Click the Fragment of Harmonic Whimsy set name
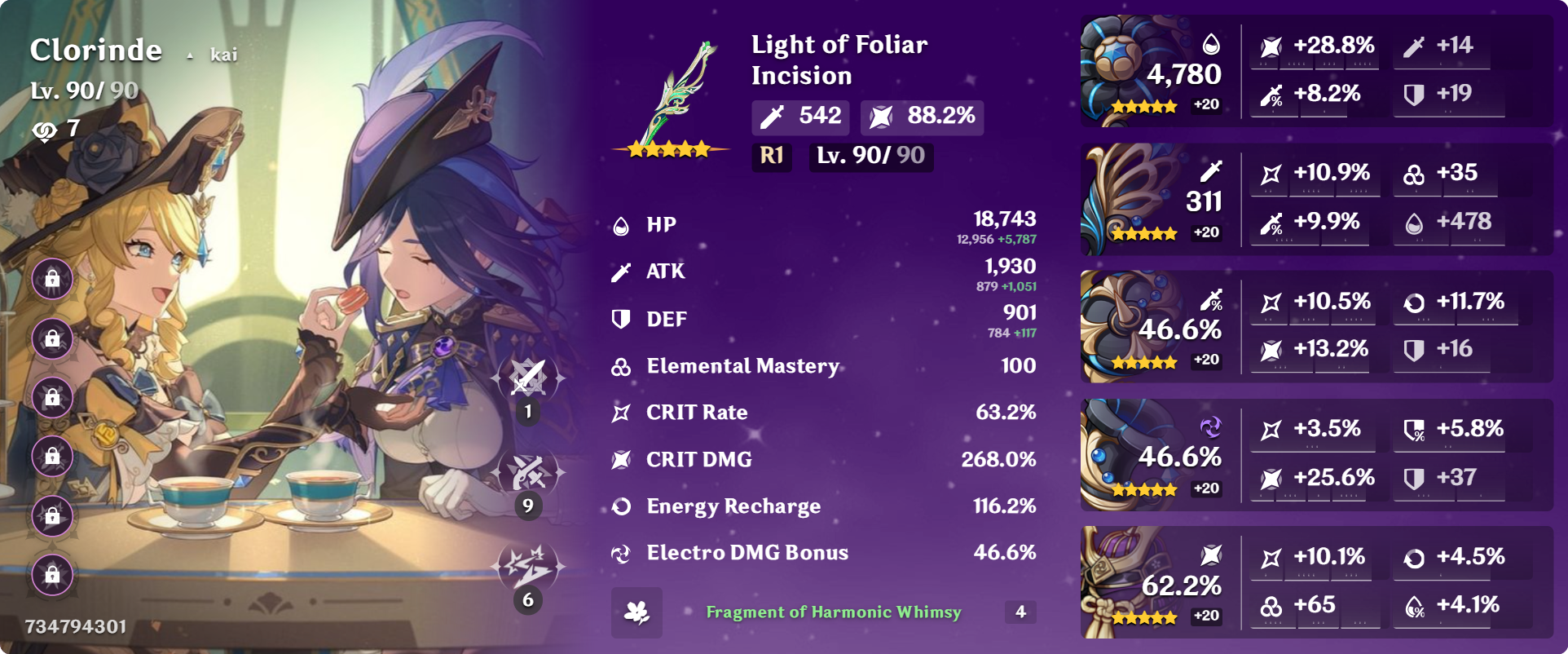This screenshot has height=654, width=1568. tap(833, 612)
